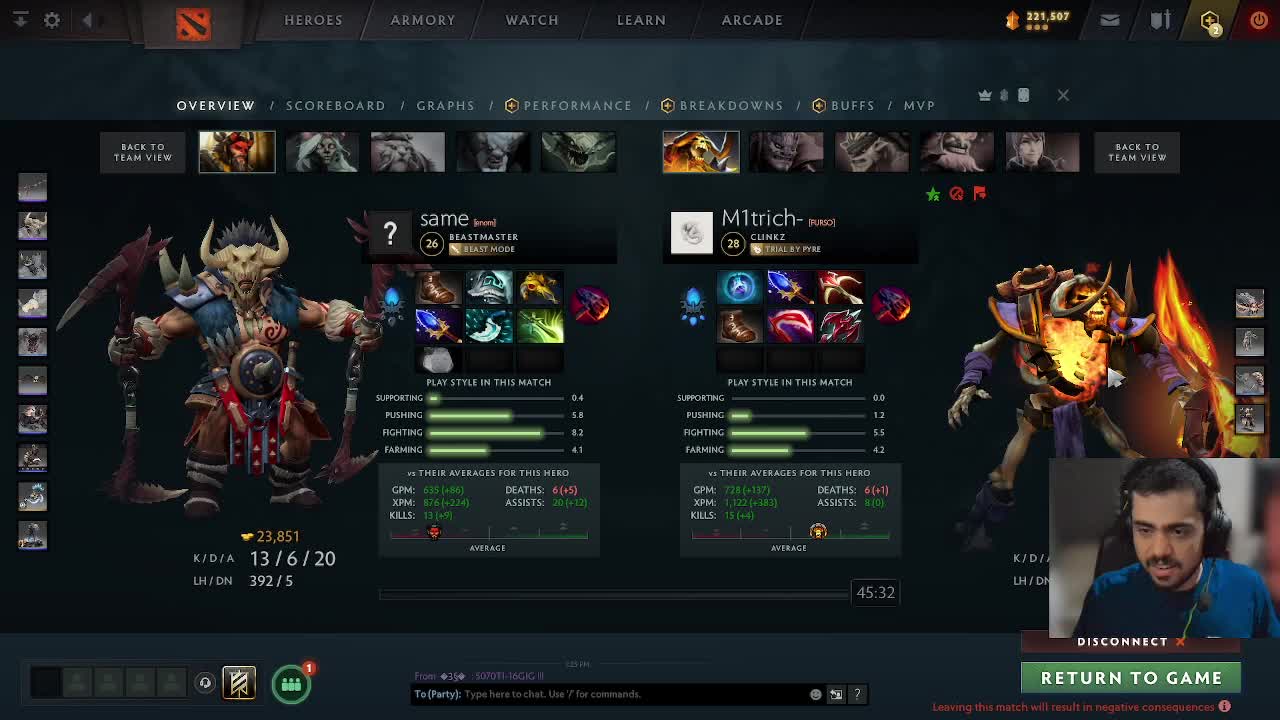This screenshot has width=1280, height=720.
Task: Open the Buffs tab
Action: [x=852, y=105]
